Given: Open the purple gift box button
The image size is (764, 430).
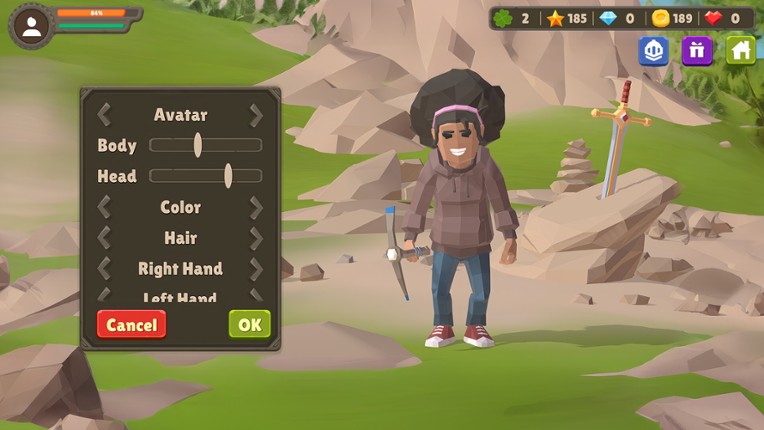Looking at the screenshot, I should click(x=697, y=50).
